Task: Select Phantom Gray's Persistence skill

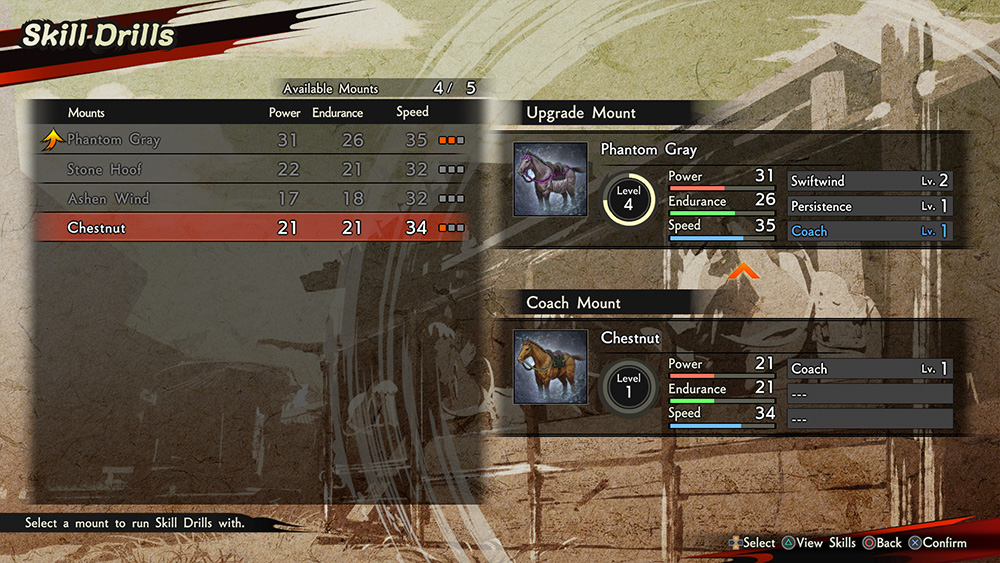Action: point(870,206)
